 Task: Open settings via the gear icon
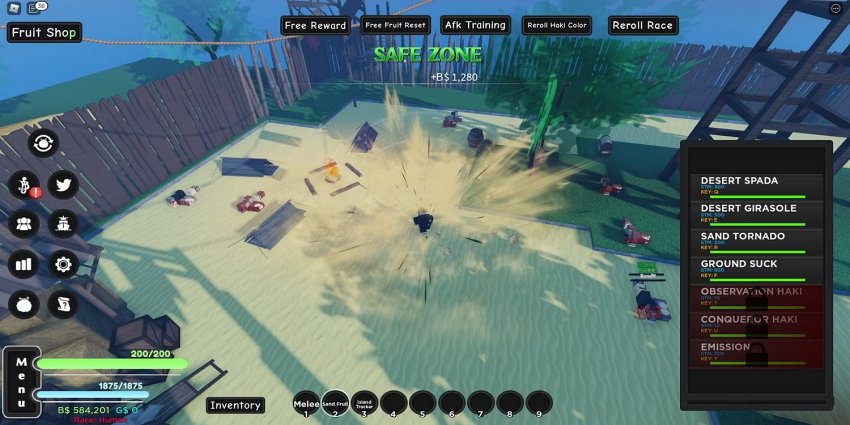[x=64, y=265]
